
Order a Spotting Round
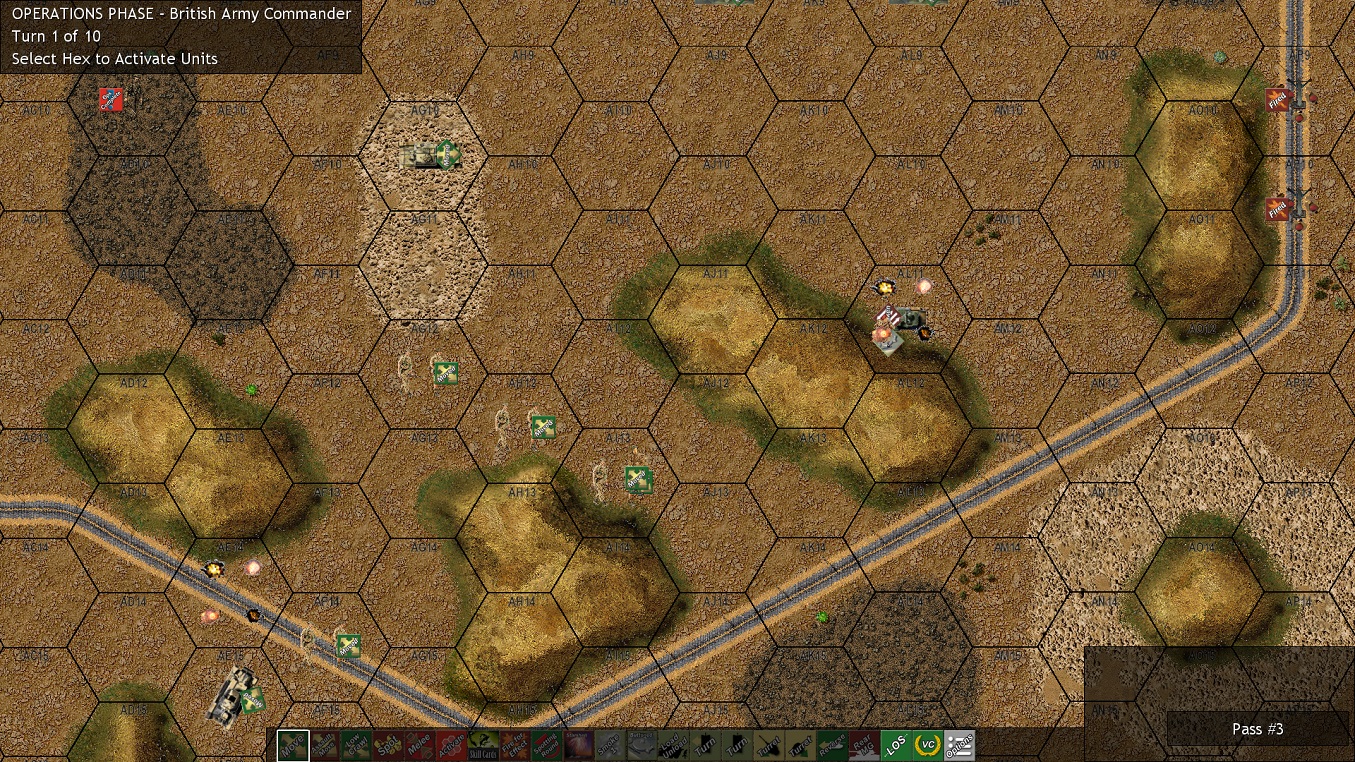tap(544, 745)
